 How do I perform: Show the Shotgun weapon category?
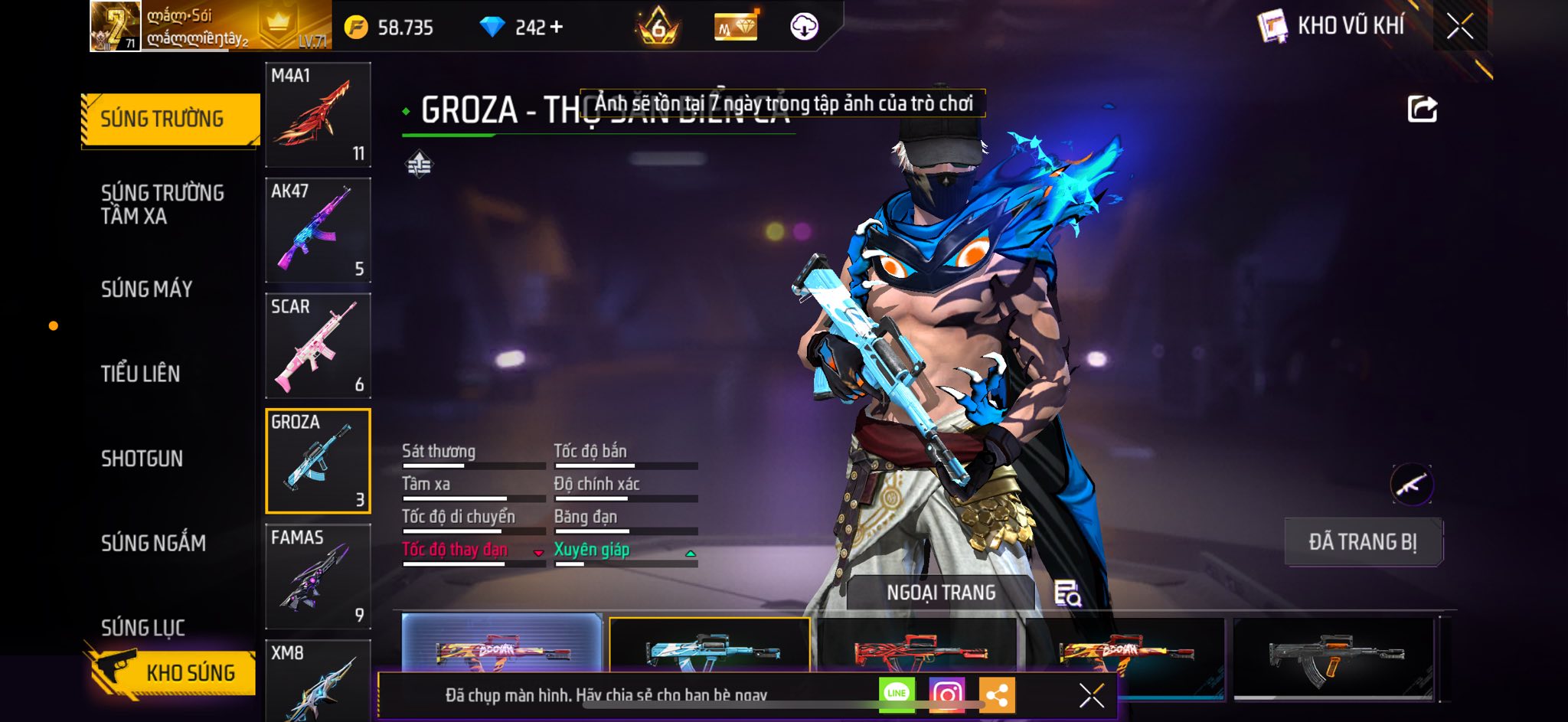(142, 459)
